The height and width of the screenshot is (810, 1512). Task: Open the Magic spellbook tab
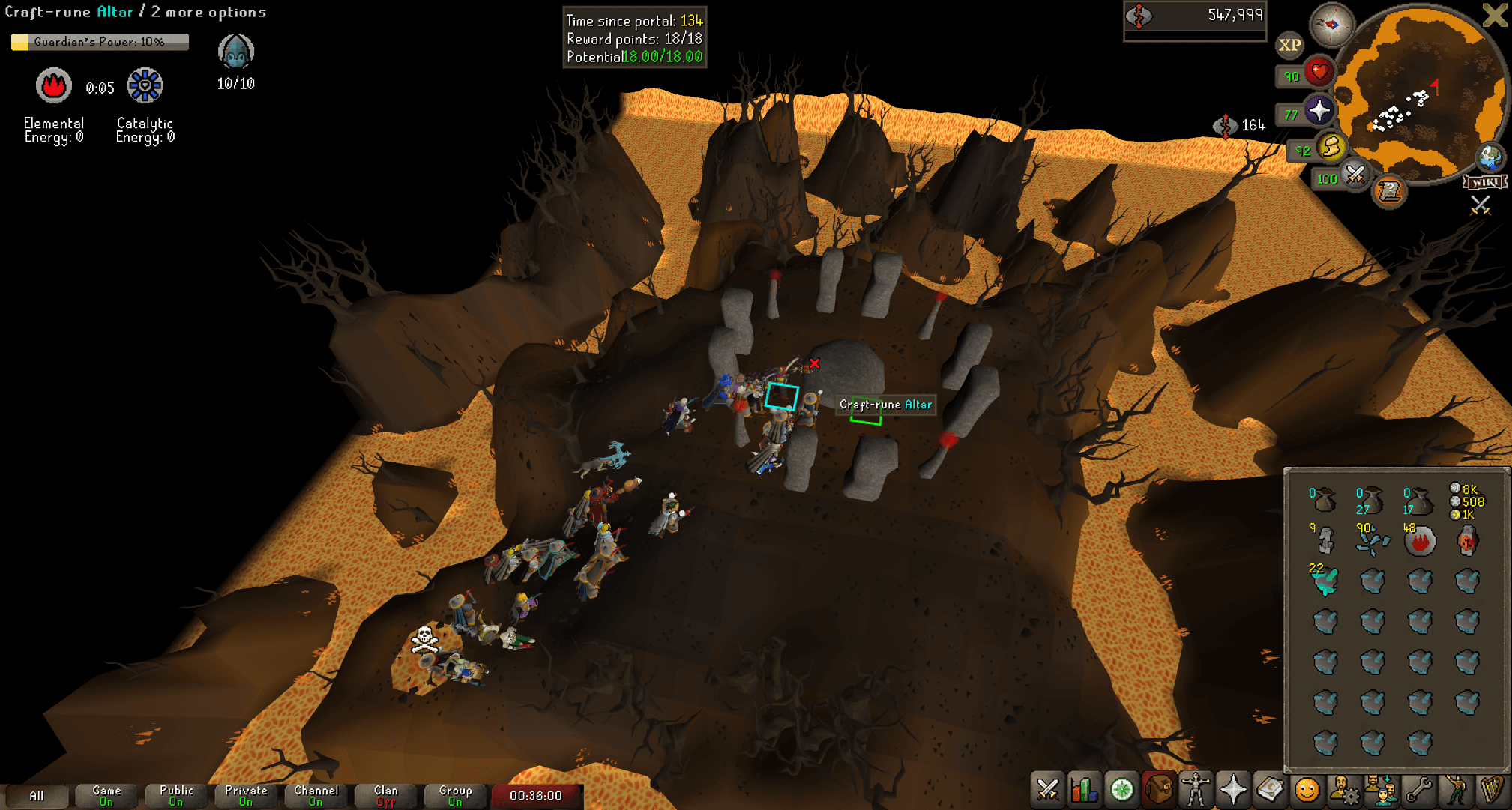(x=1271, y=789)
